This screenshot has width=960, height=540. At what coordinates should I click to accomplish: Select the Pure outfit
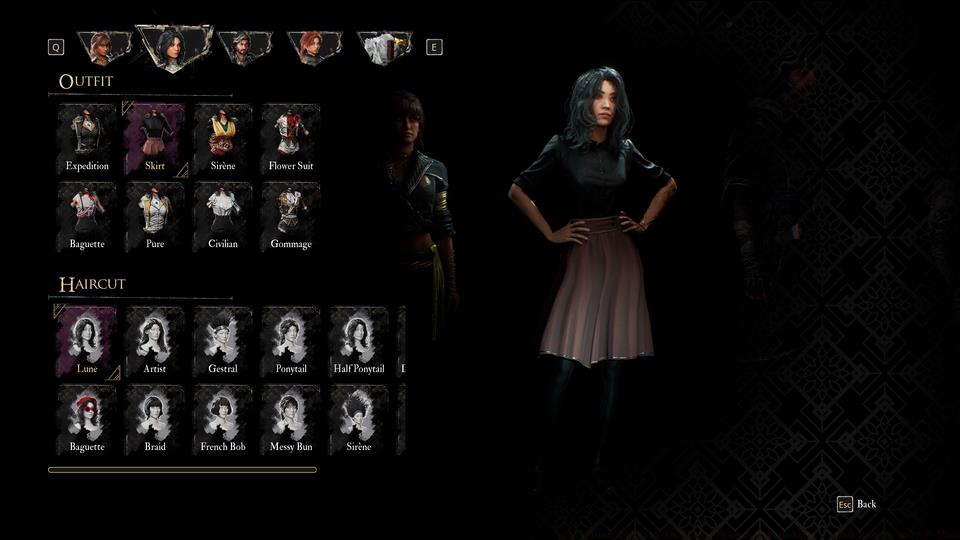(x=155, y=216)
